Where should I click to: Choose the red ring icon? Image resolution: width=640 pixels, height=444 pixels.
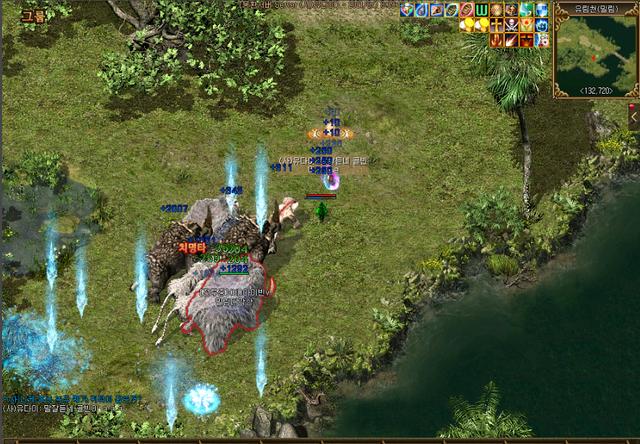[466, 10]
